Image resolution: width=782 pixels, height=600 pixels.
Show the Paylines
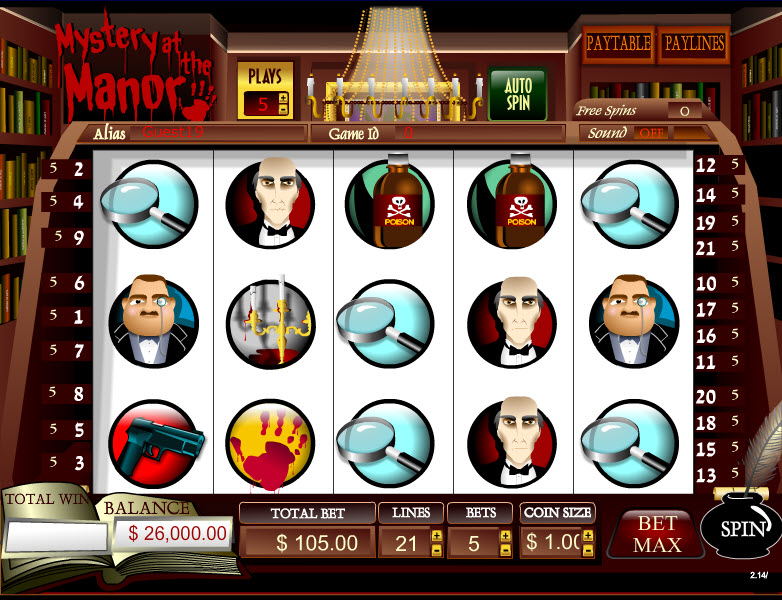(692, 44)
